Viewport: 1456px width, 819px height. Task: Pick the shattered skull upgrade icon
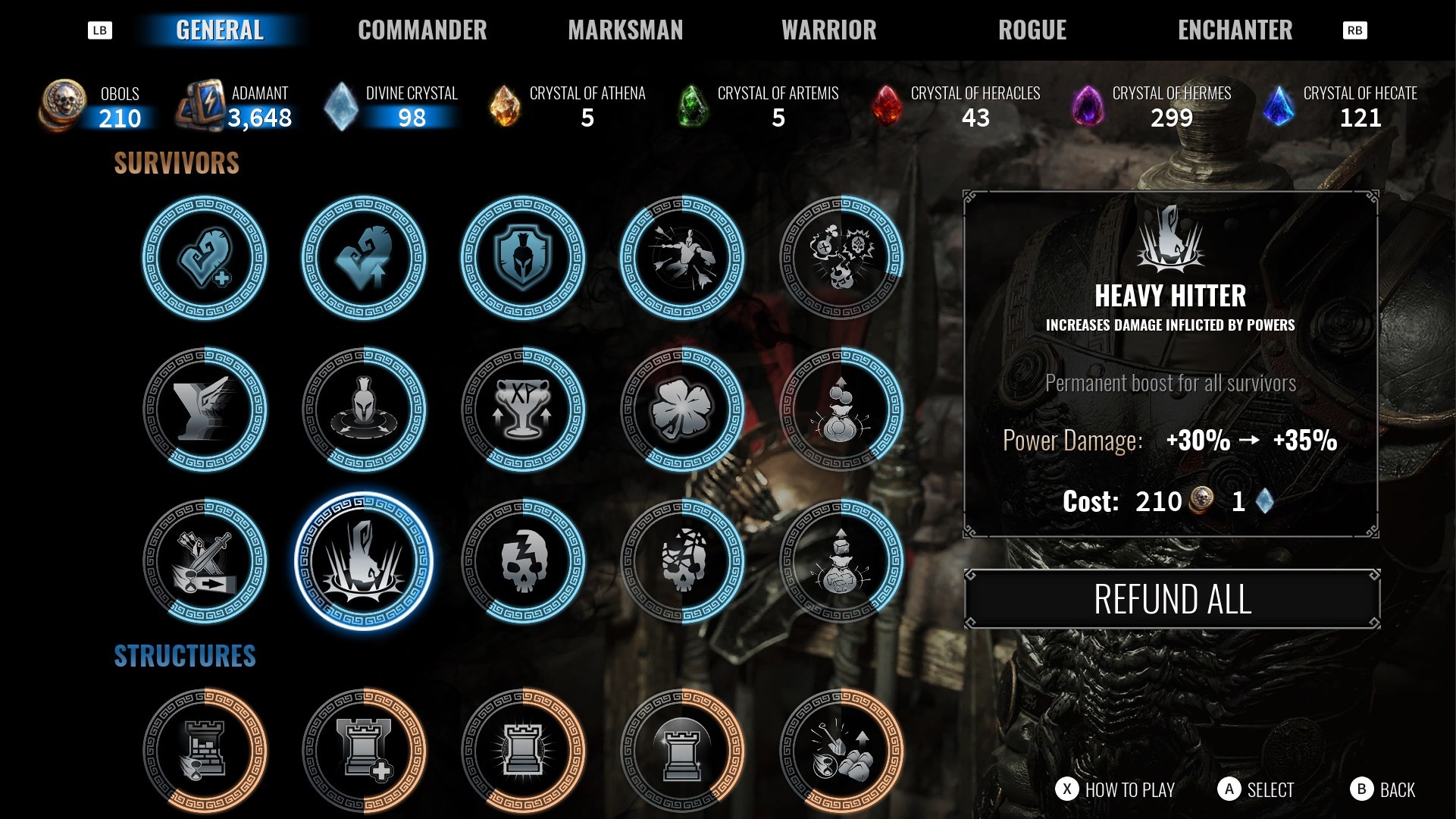click(x=682, y=561)
